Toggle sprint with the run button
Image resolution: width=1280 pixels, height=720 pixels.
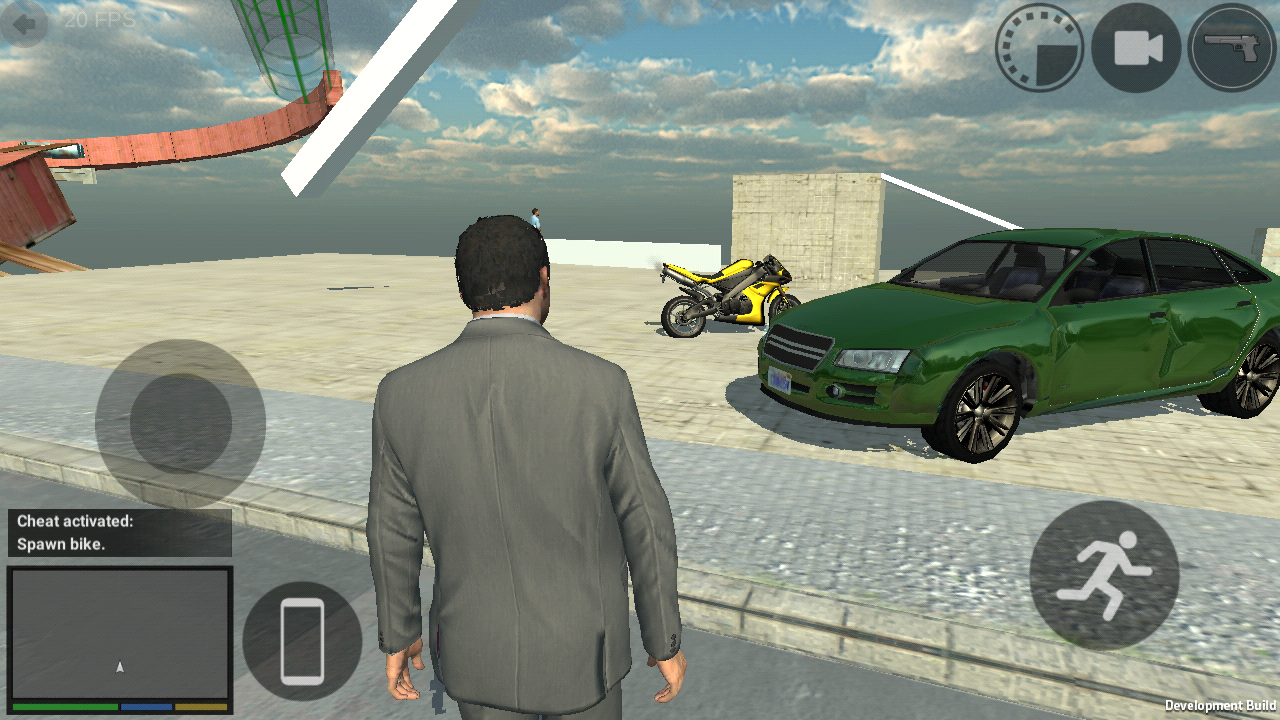pyautogui.click(x=1101, y=576)
